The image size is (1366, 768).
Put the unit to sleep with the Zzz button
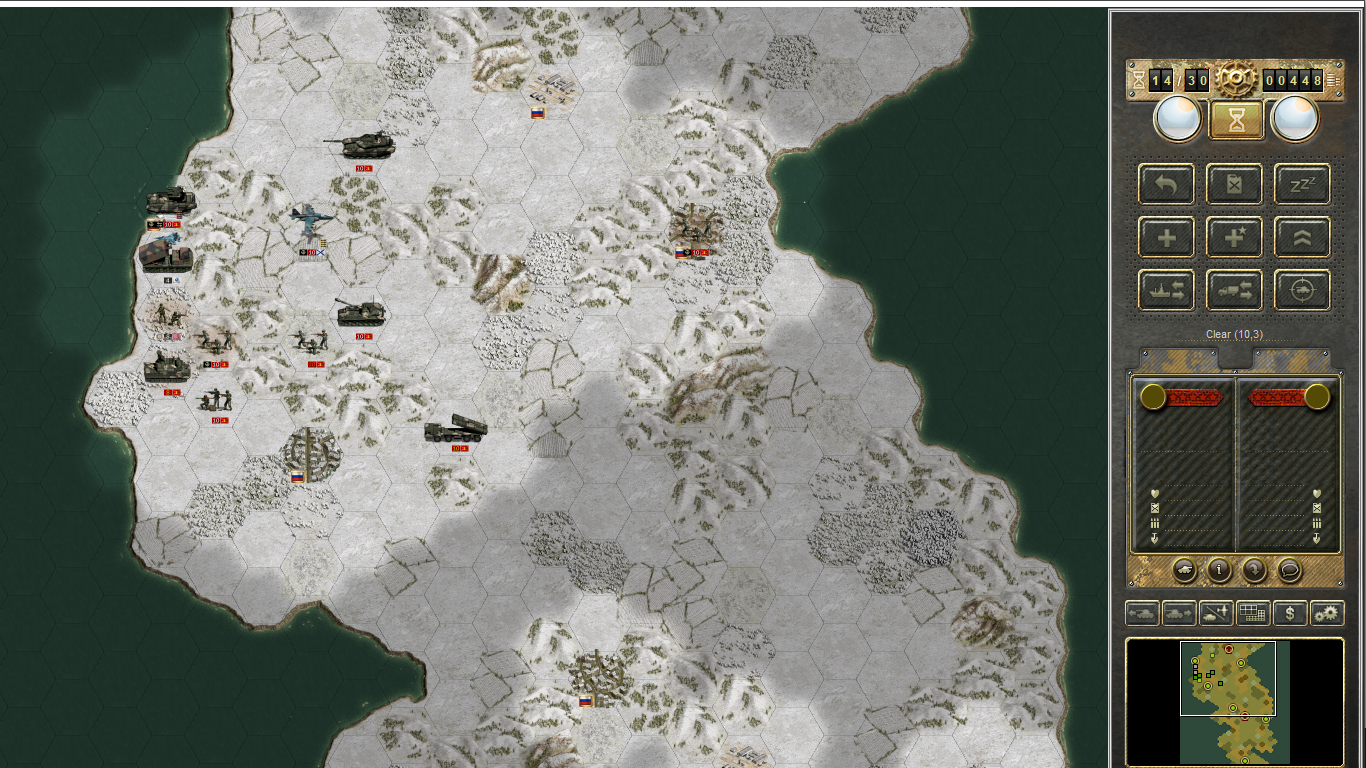[x=1302, y=184]
